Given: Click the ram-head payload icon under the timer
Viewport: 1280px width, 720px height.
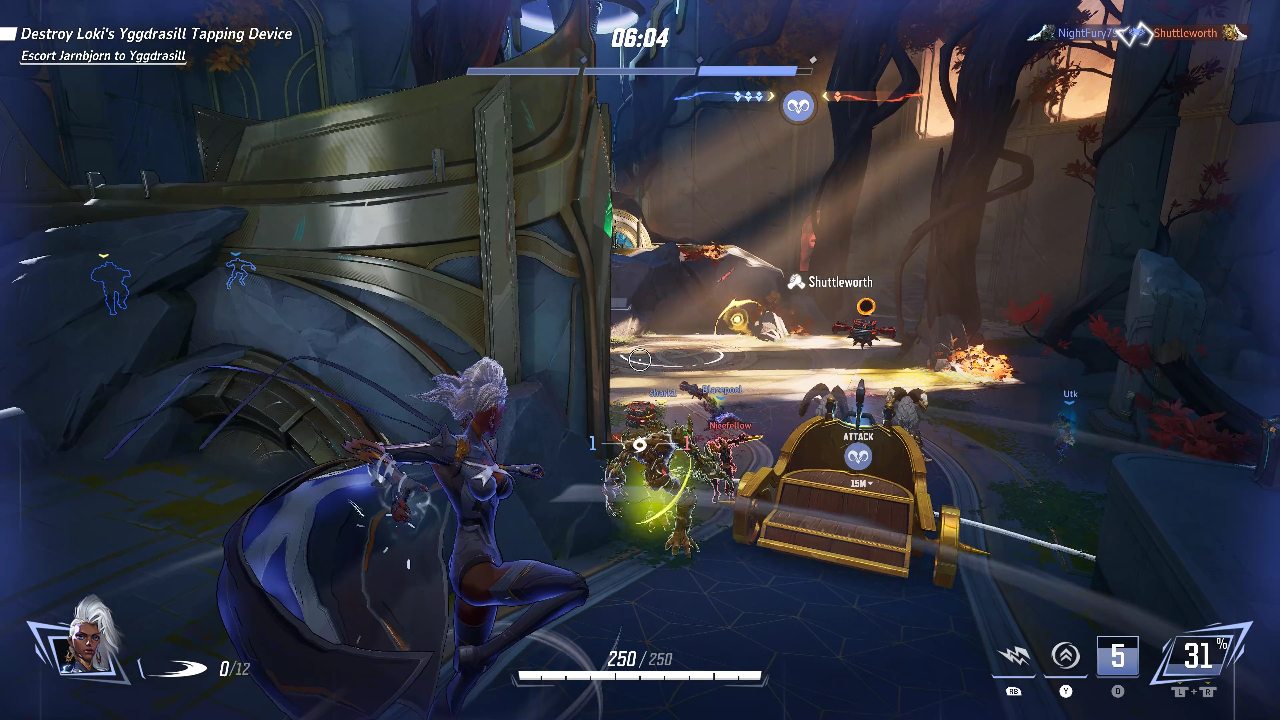Looking at the screenshot, I should pyautogui.click(x=798, y=105).
